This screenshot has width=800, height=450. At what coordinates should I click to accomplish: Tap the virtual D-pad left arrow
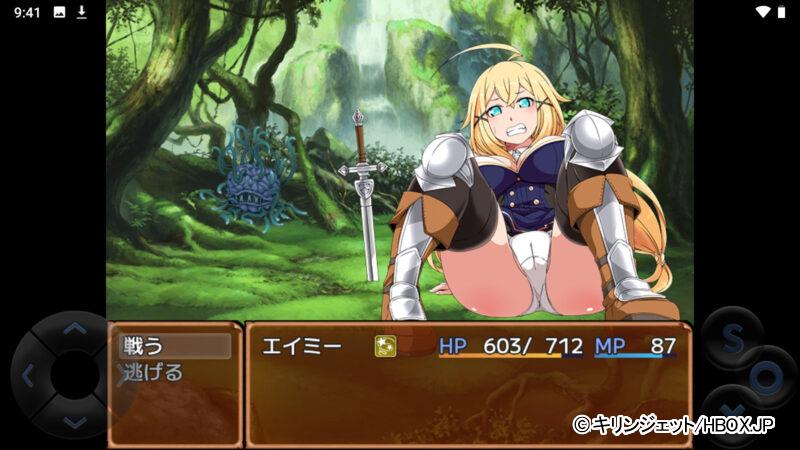[28, 376]
